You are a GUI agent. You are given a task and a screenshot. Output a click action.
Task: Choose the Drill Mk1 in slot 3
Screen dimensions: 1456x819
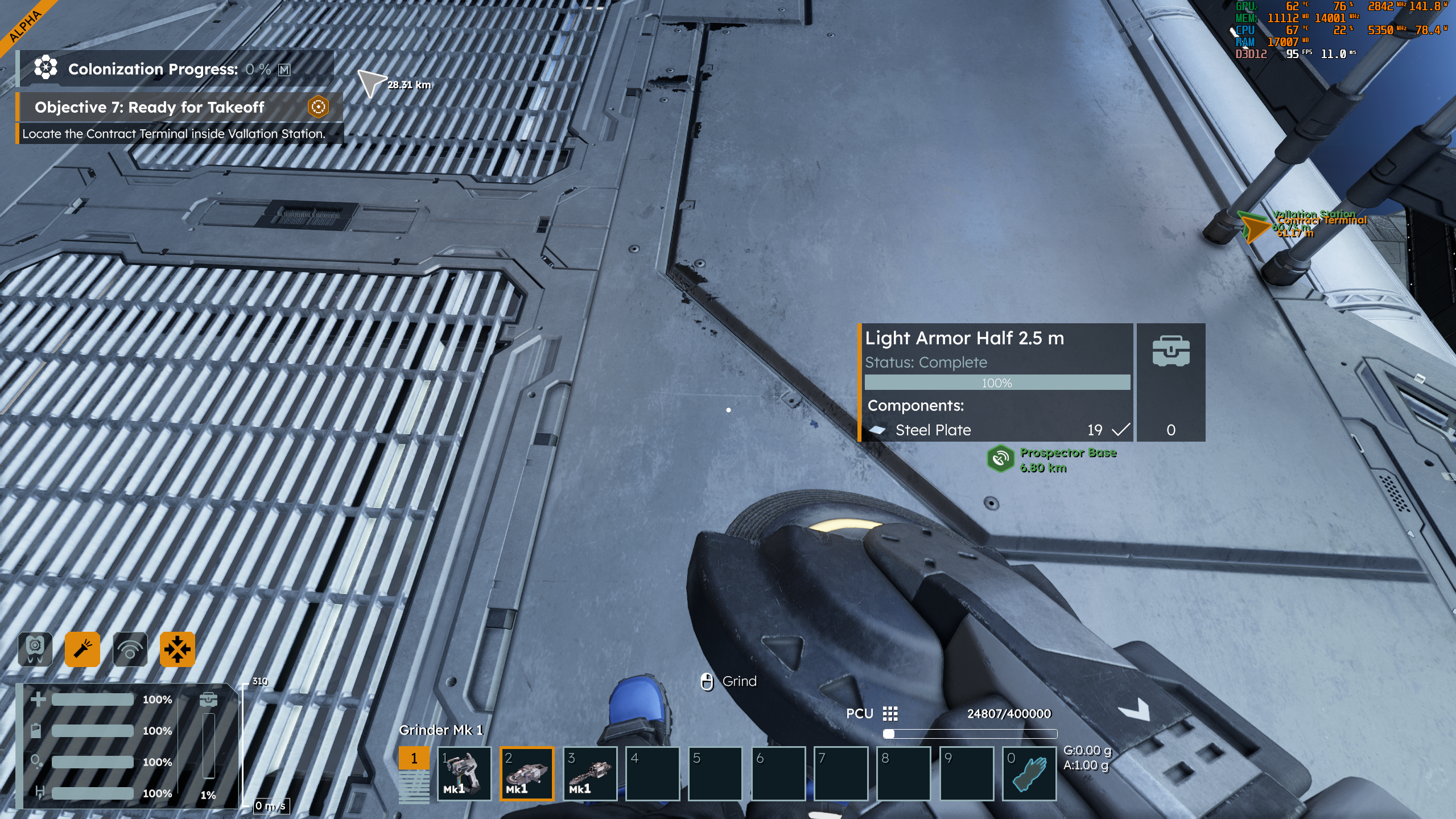click(590, 773)
